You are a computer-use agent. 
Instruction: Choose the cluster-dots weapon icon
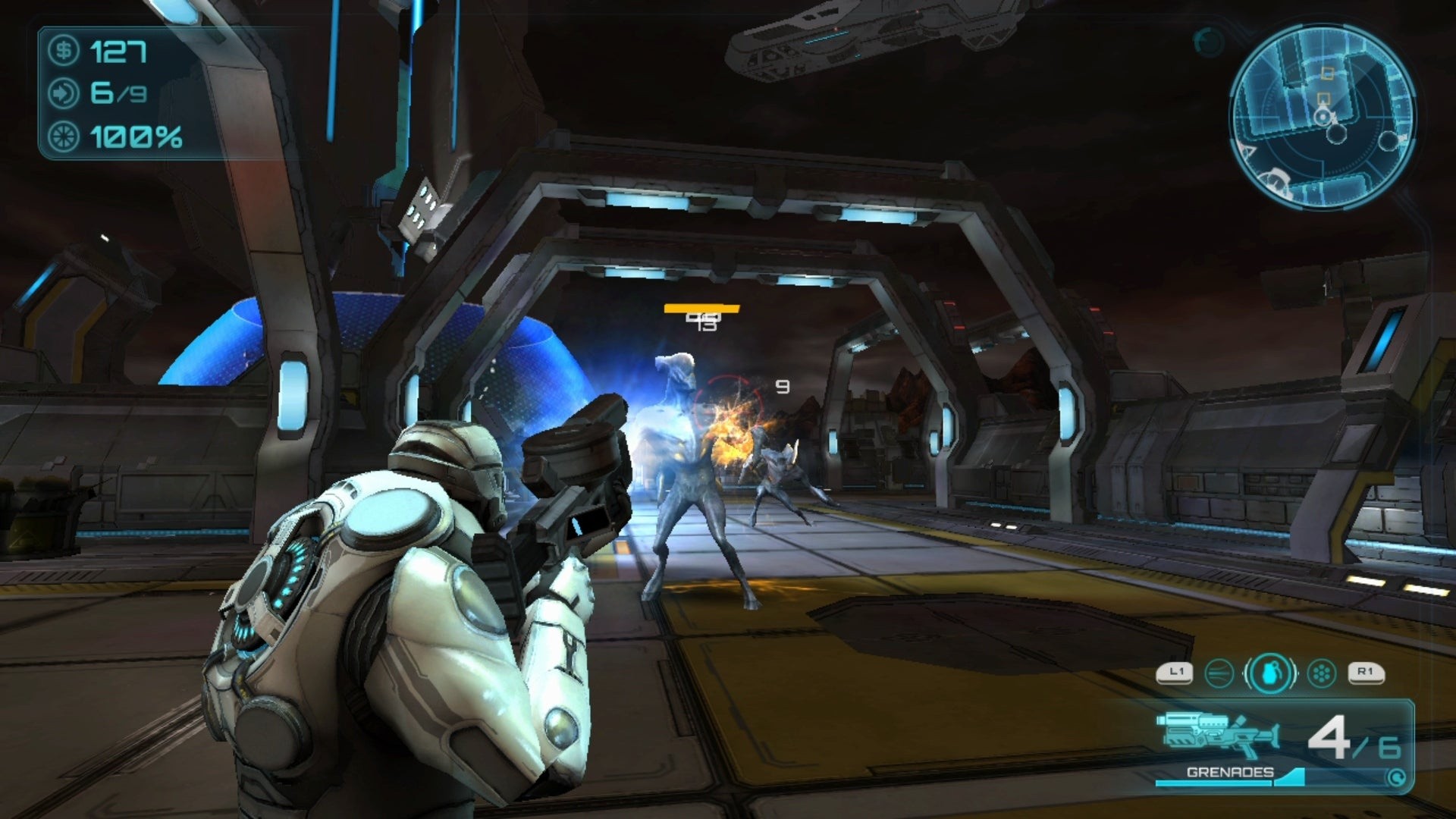[x=1322, y=673]
